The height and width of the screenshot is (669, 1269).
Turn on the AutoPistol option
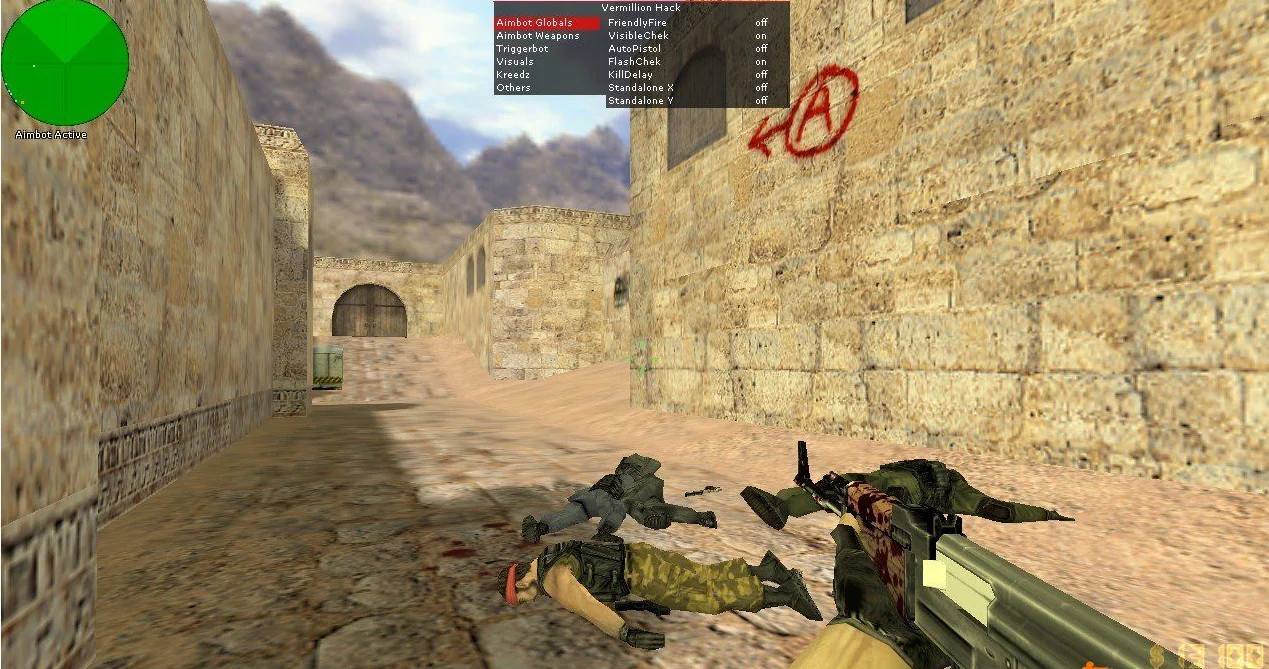coord(634,49)
